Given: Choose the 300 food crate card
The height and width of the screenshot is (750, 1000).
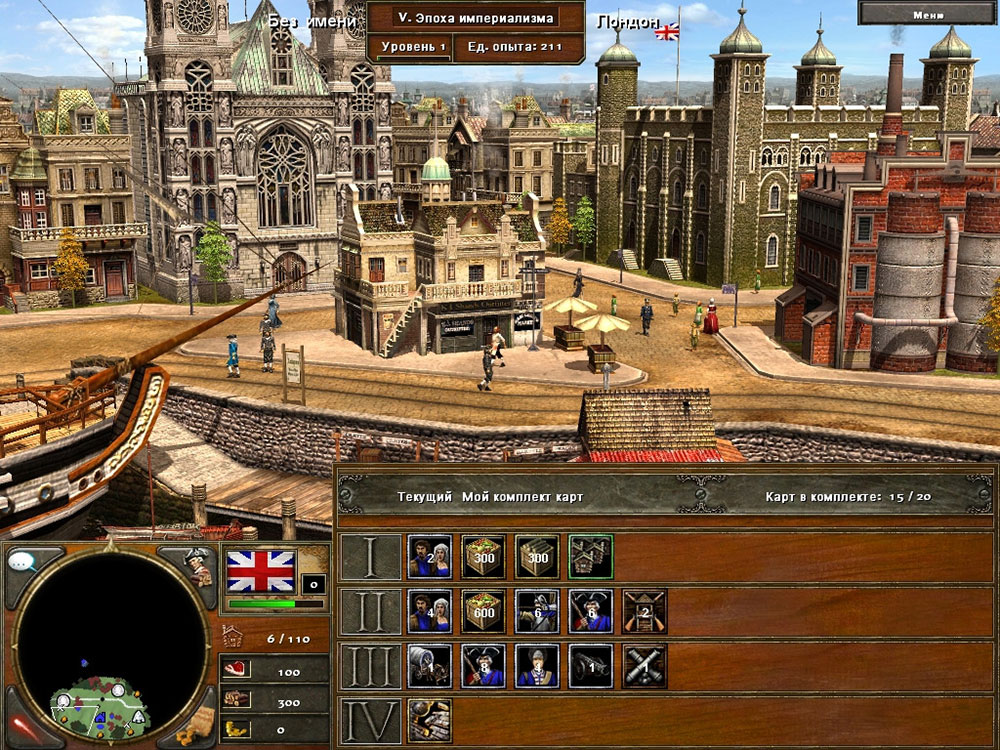Looking at the screenshot, I should pos(483,556).
